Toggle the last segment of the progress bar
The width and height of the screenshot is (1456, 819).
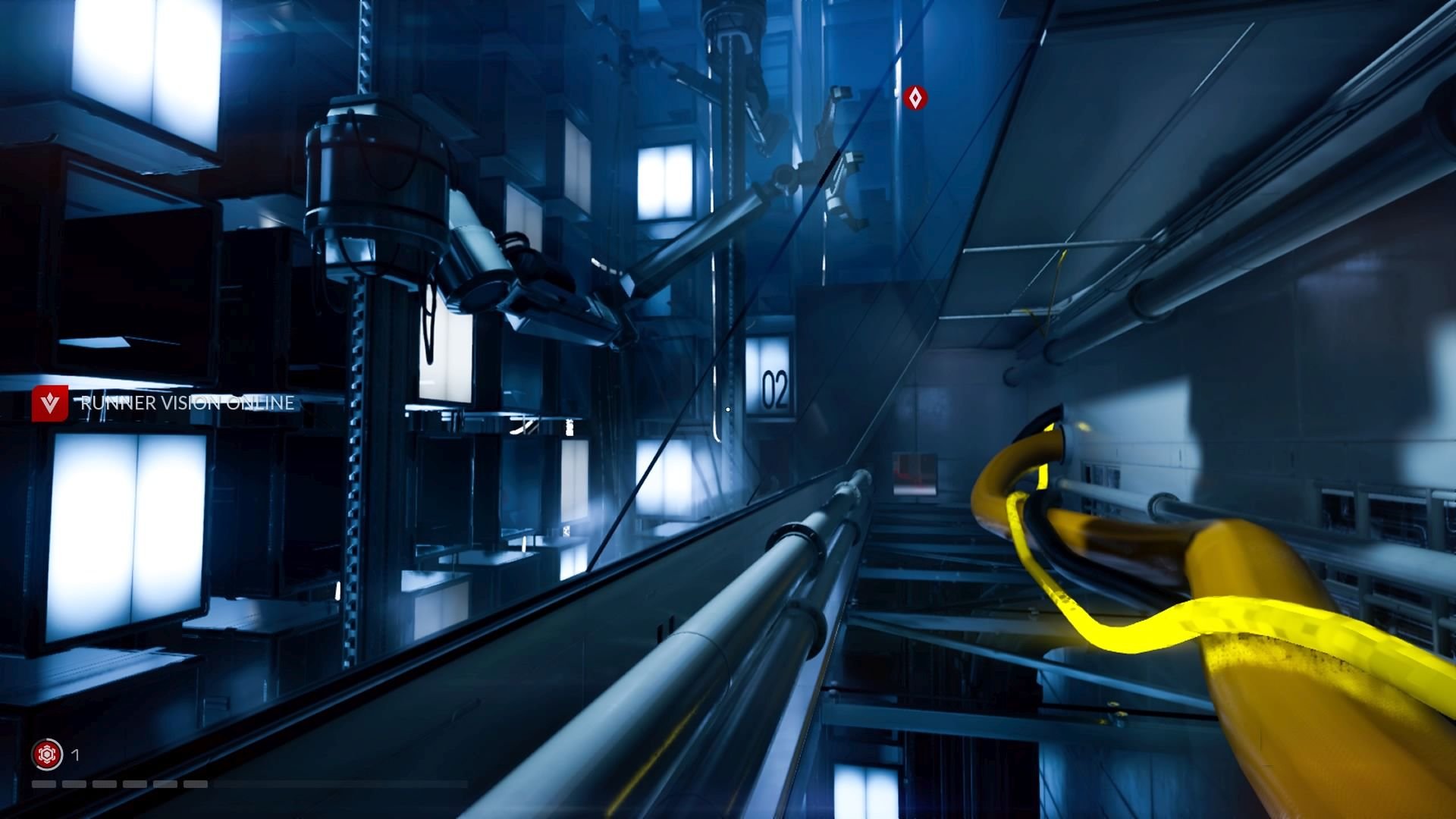coord(194,783)
